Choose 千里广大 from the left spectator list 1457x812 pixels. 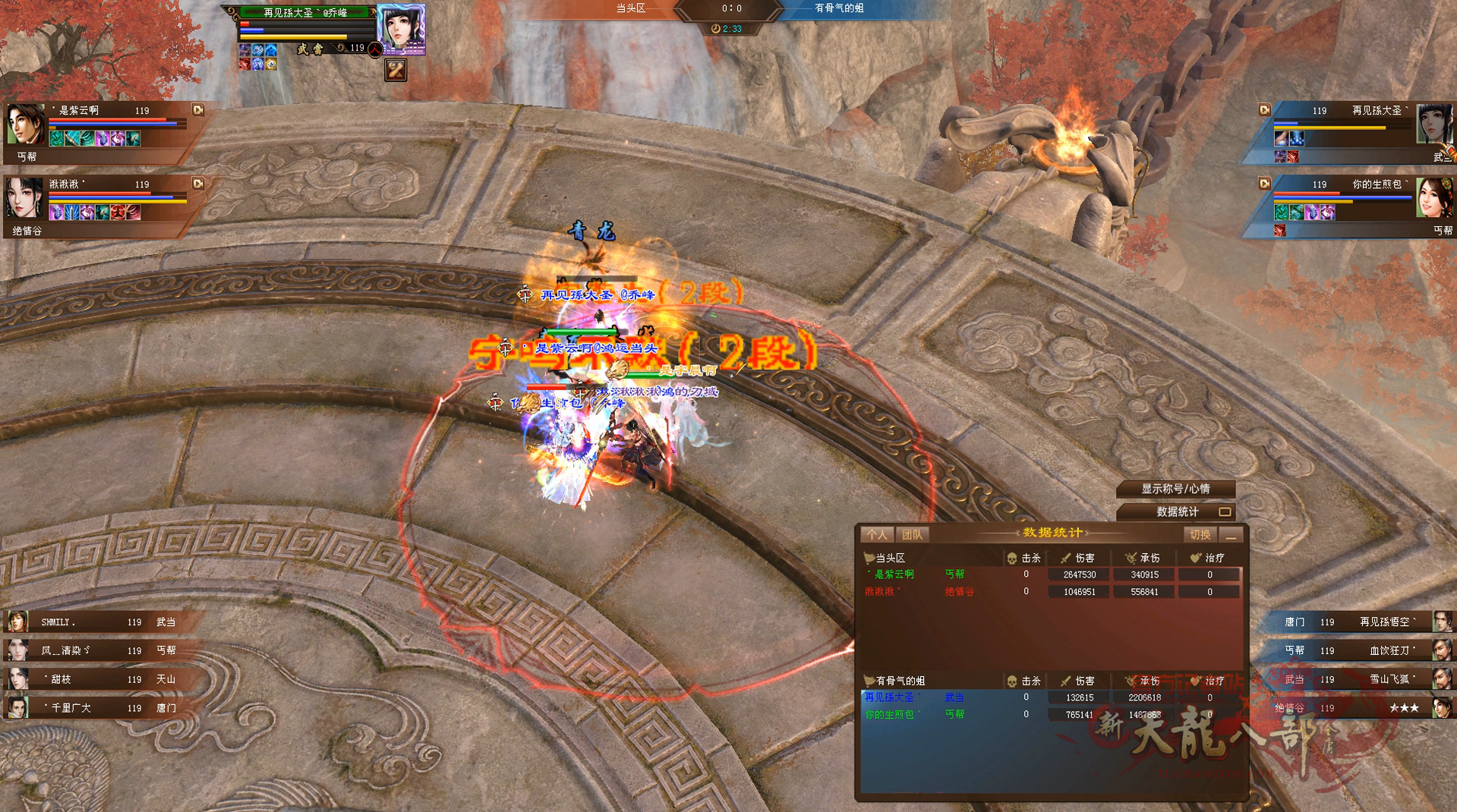coord(91,708)
